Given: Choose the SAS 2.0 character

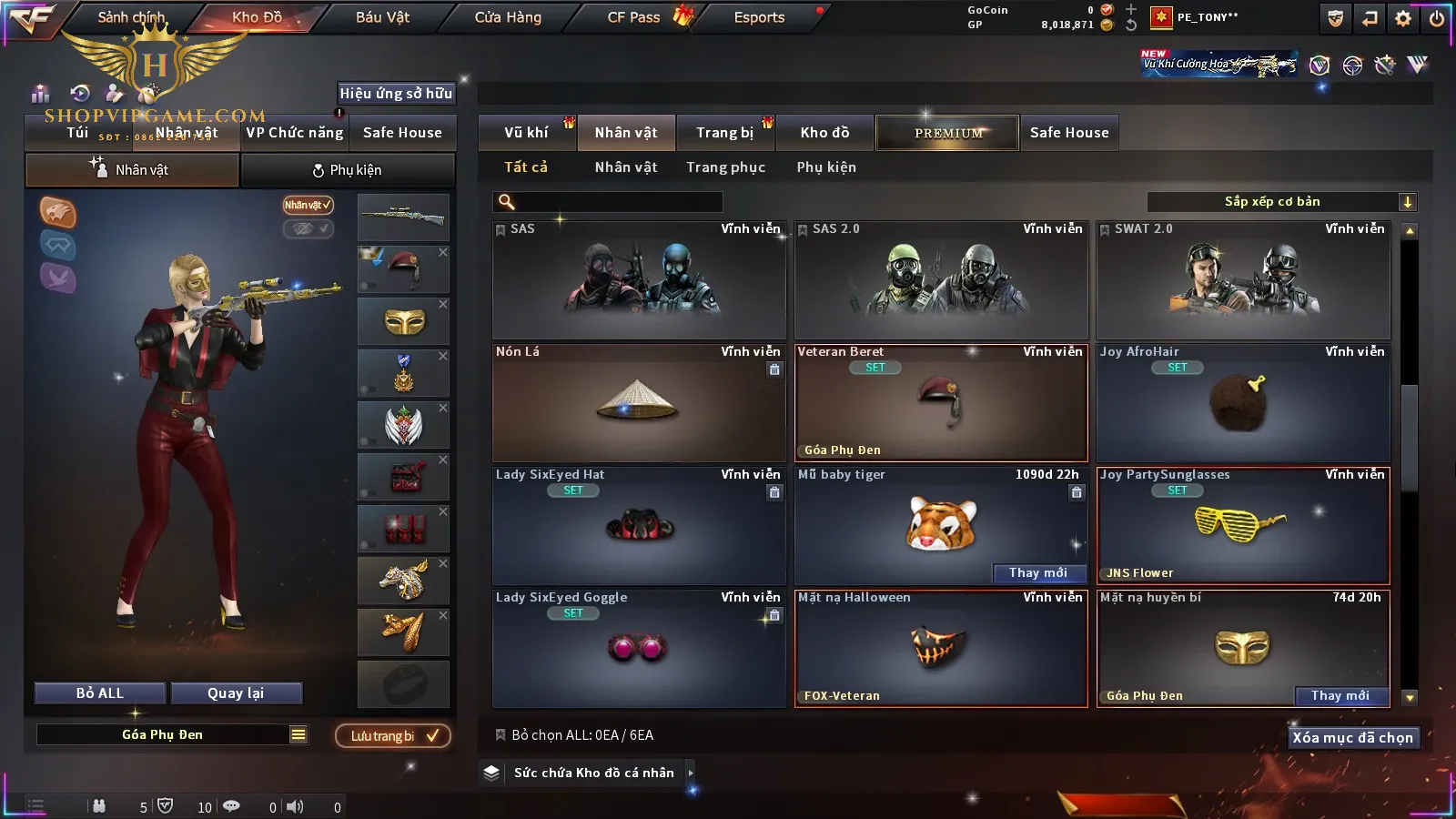Looking at the screenshot, I should coord(941,280).
